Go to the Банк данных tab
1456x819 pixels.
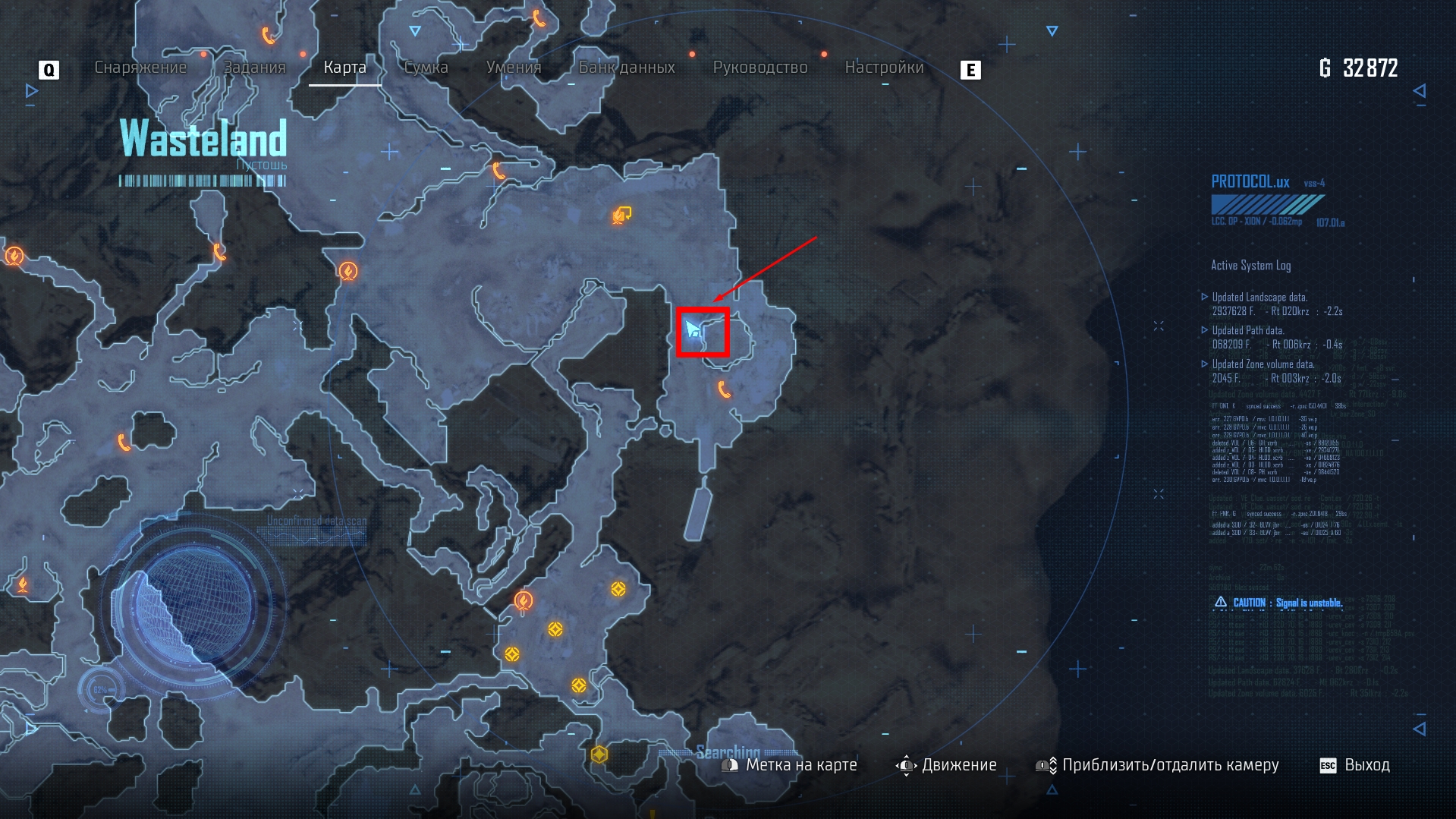point(627,68)
